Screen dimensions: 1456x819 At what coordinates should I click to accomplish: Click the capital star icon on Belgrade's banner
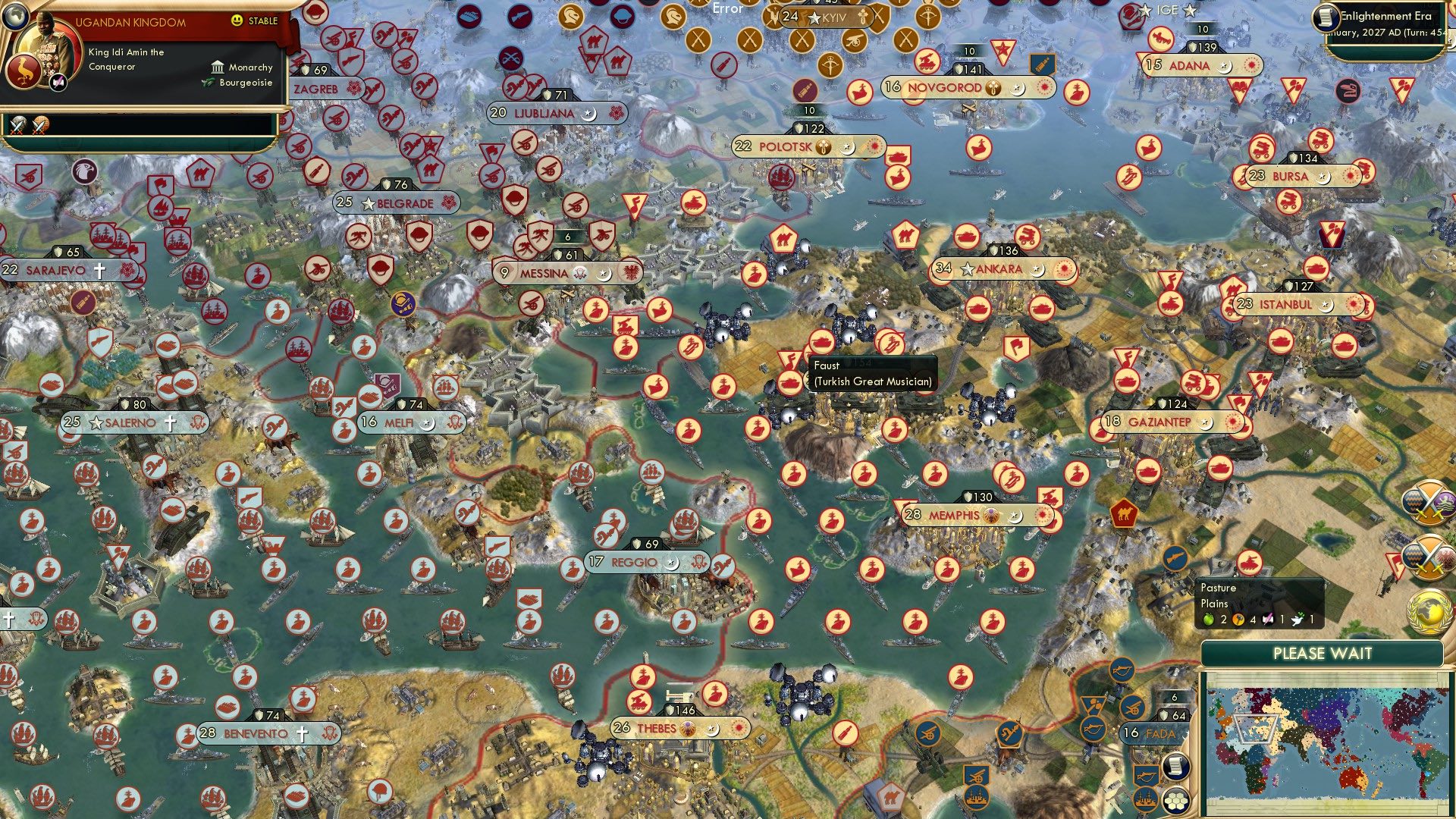[x=369, y=203]
